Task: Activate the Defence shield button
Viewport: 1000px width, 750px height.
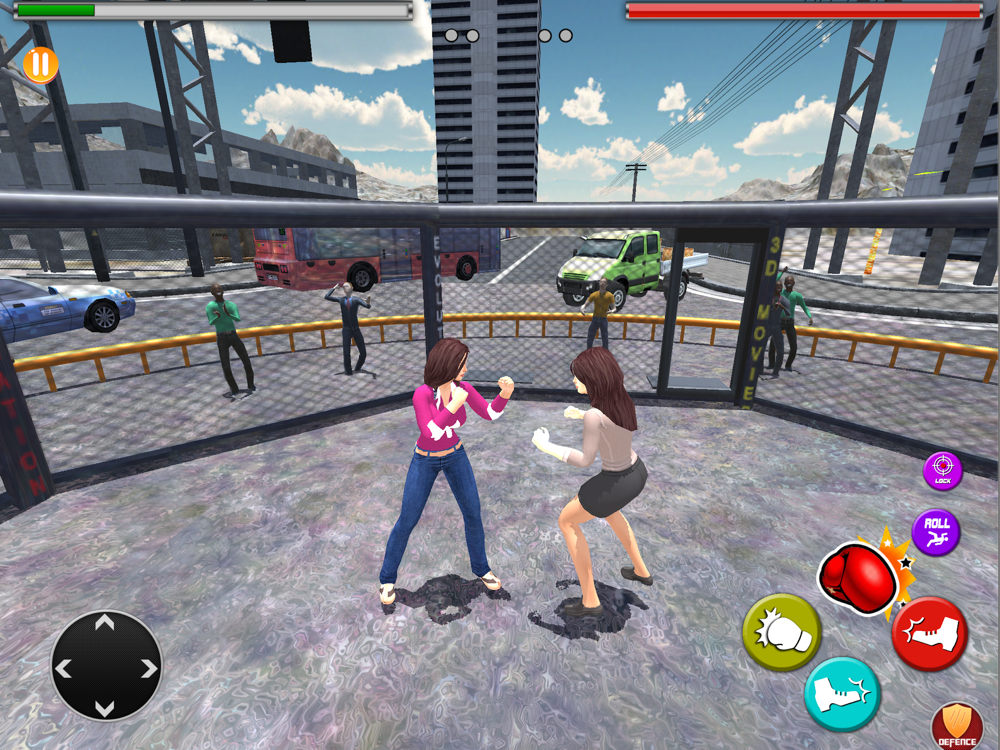Action: pos(956,726)
